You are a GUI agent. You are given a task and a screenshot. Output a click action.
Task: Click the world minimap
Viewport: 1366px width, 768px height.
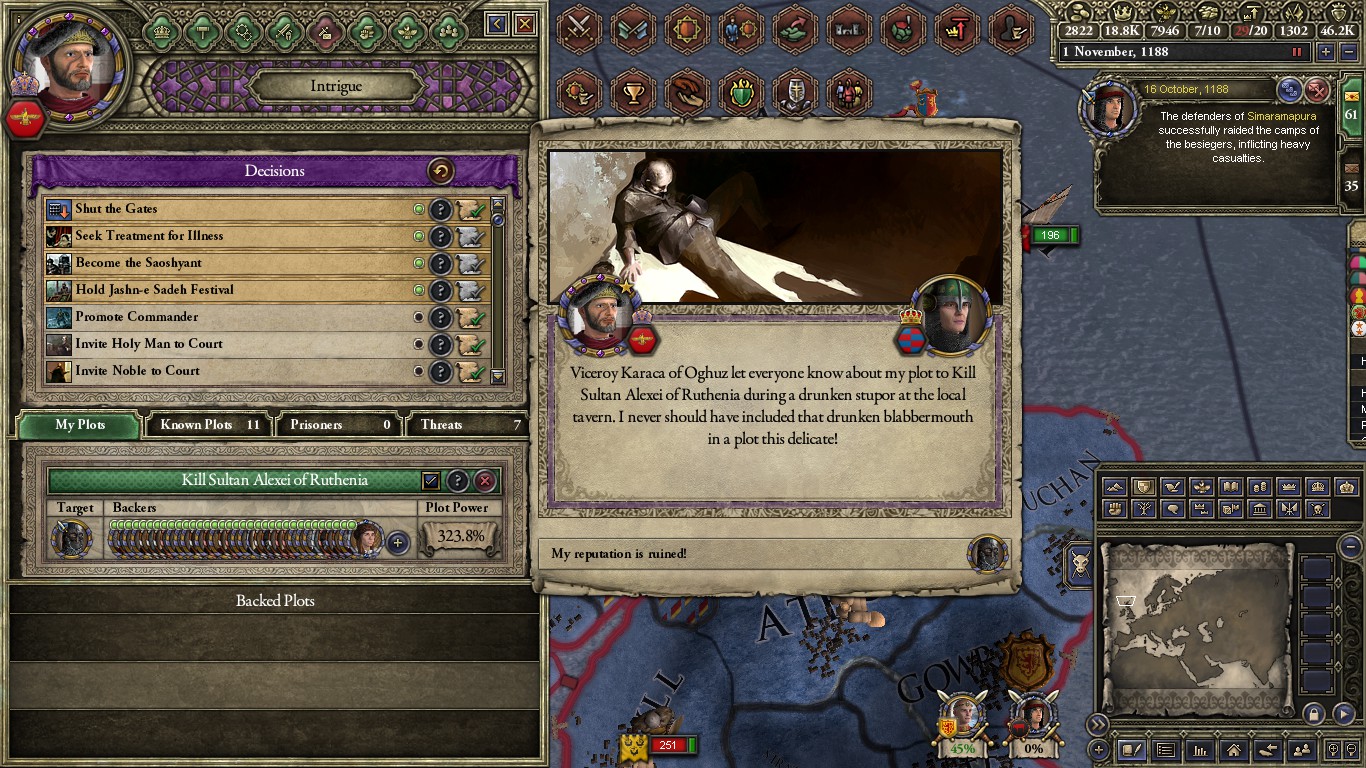tap(1198, 625)
